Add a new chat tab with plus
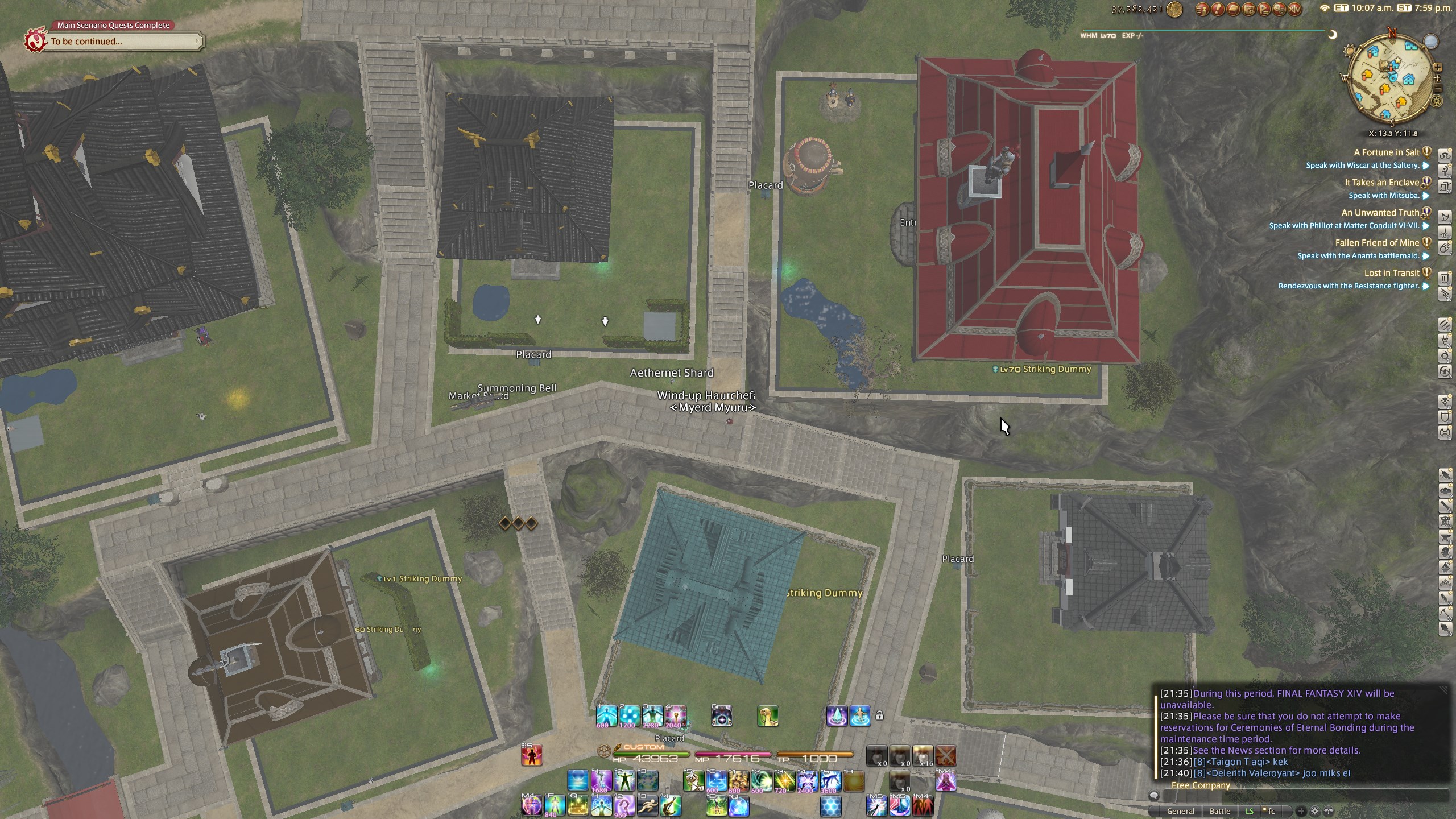The height and width of the screenshot is (819, 1456). [x=1301, y=811]
